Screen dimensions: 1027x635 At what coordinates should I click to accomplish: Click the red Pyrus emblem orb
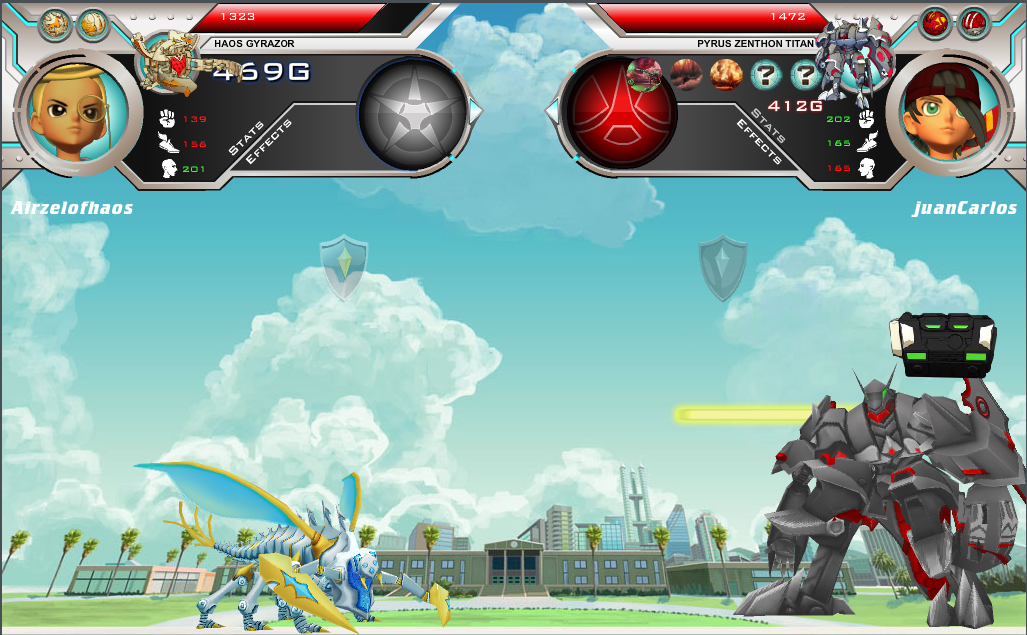coord(620,110)
